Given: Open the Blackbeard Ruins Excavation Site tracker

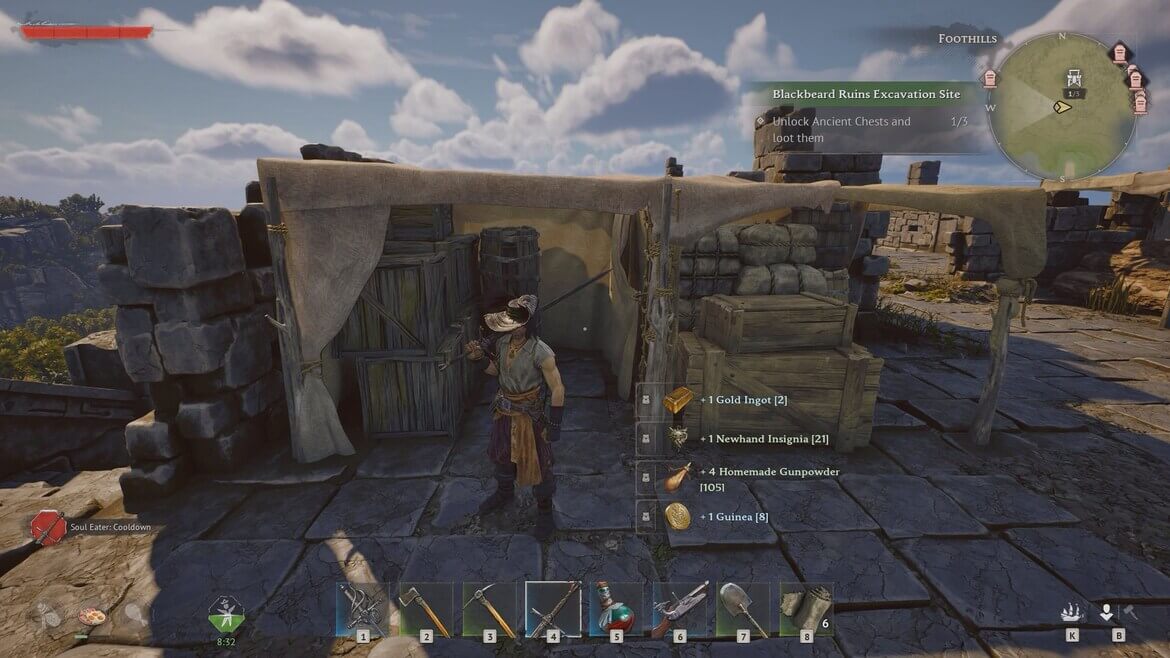Looking at the screenshot, I should tap(866, 94).
